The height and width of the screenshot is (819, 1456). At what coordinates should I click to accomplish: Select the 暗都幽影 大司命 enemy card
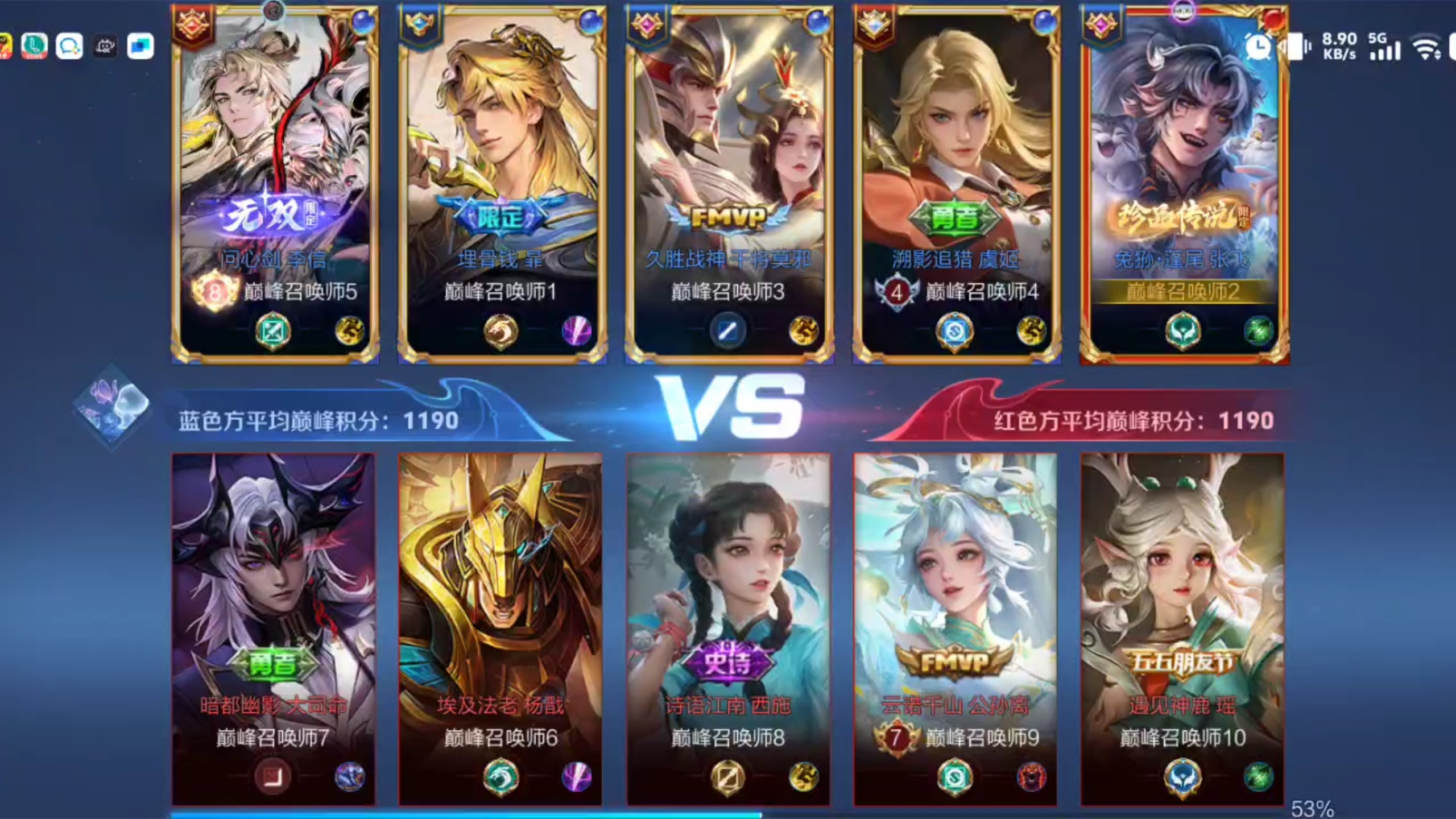274,628
